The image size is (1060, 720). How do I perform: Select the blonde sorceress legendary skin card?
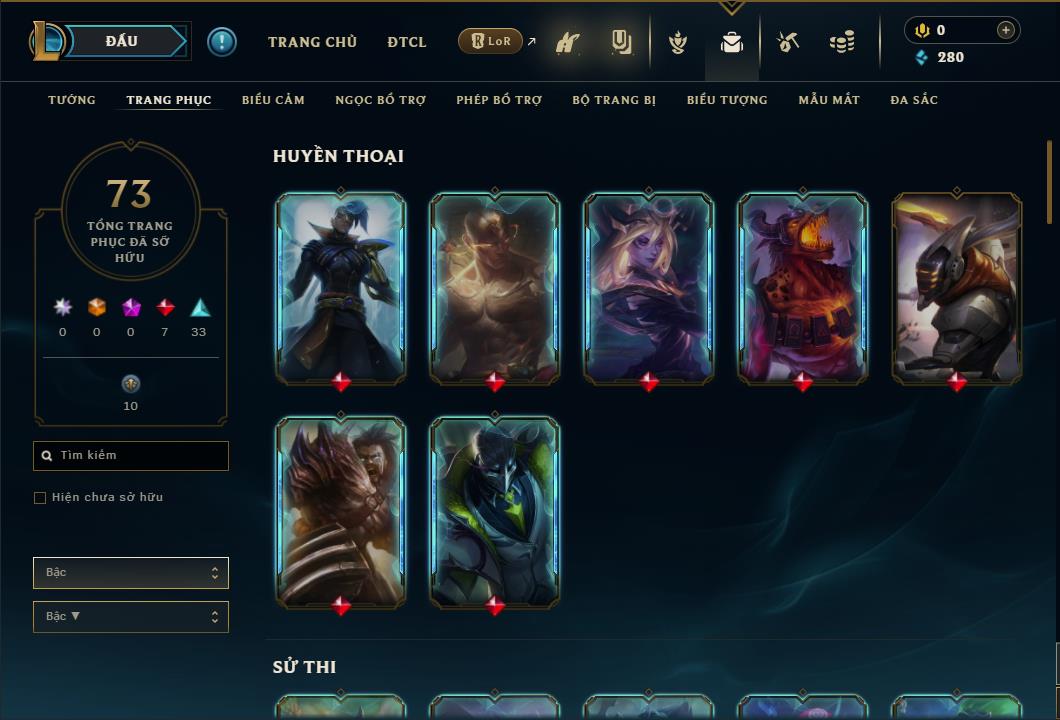click(x=649, y=288)
